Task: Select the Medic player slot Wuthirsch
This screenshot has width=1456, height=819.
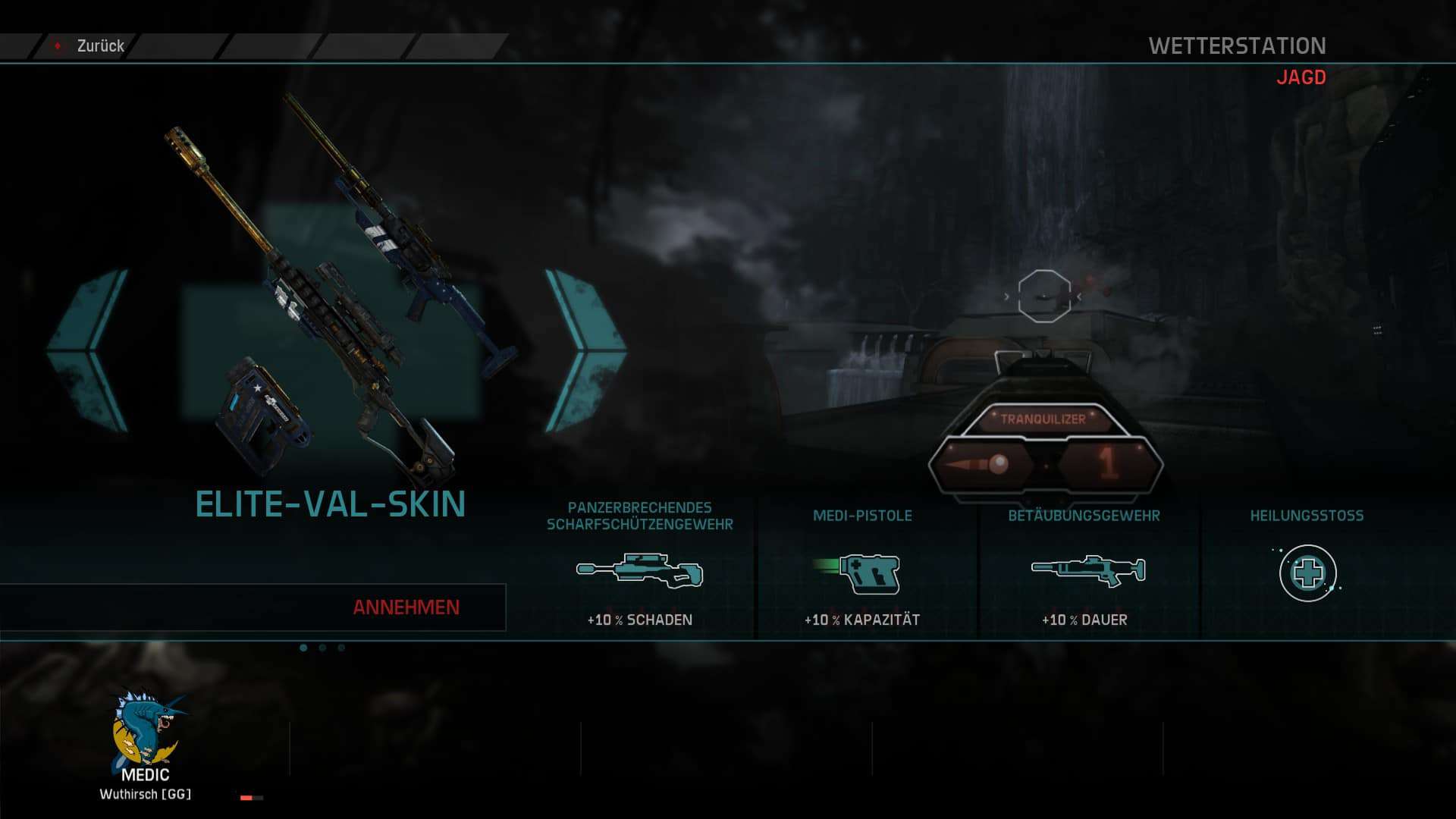Action: tap(146, 745)
